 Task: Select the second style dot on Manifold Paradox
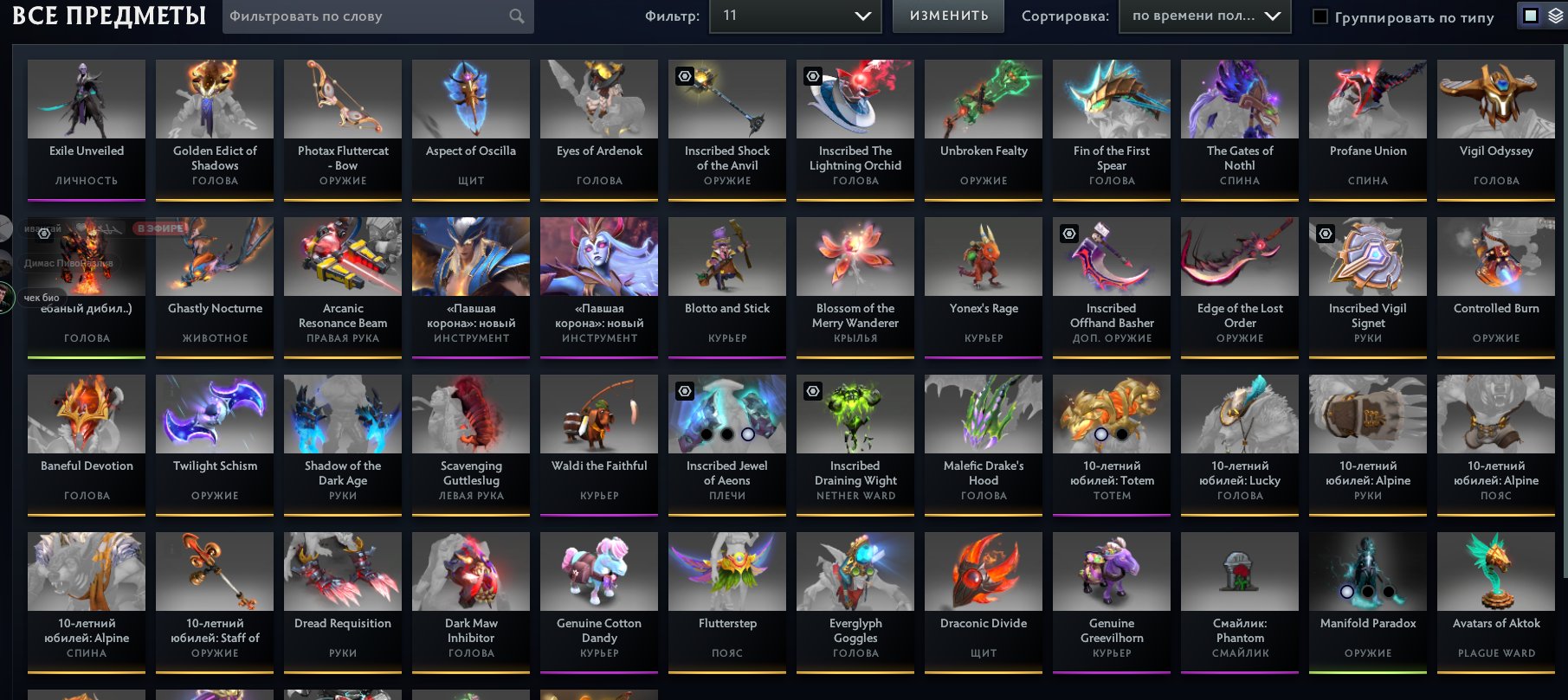(1369, 592)
